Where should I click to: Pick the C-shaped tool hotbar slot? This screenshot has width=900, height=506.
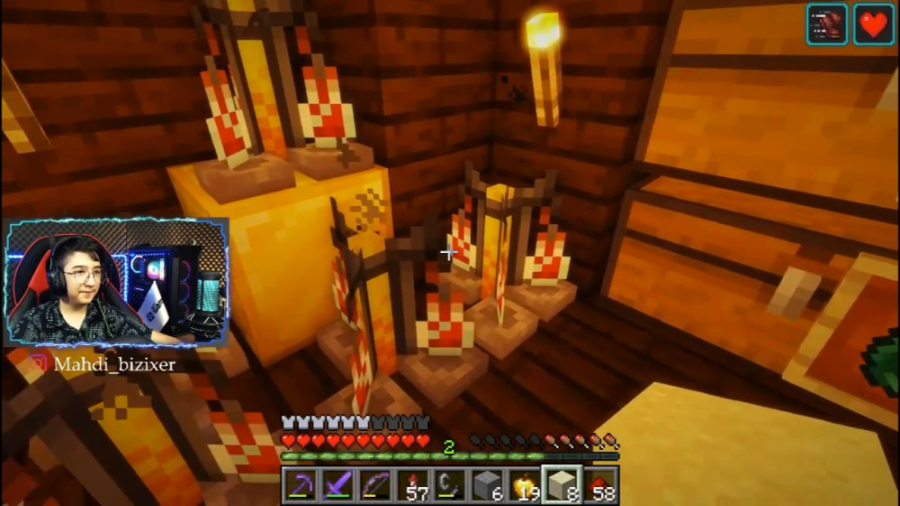point(449,486)
